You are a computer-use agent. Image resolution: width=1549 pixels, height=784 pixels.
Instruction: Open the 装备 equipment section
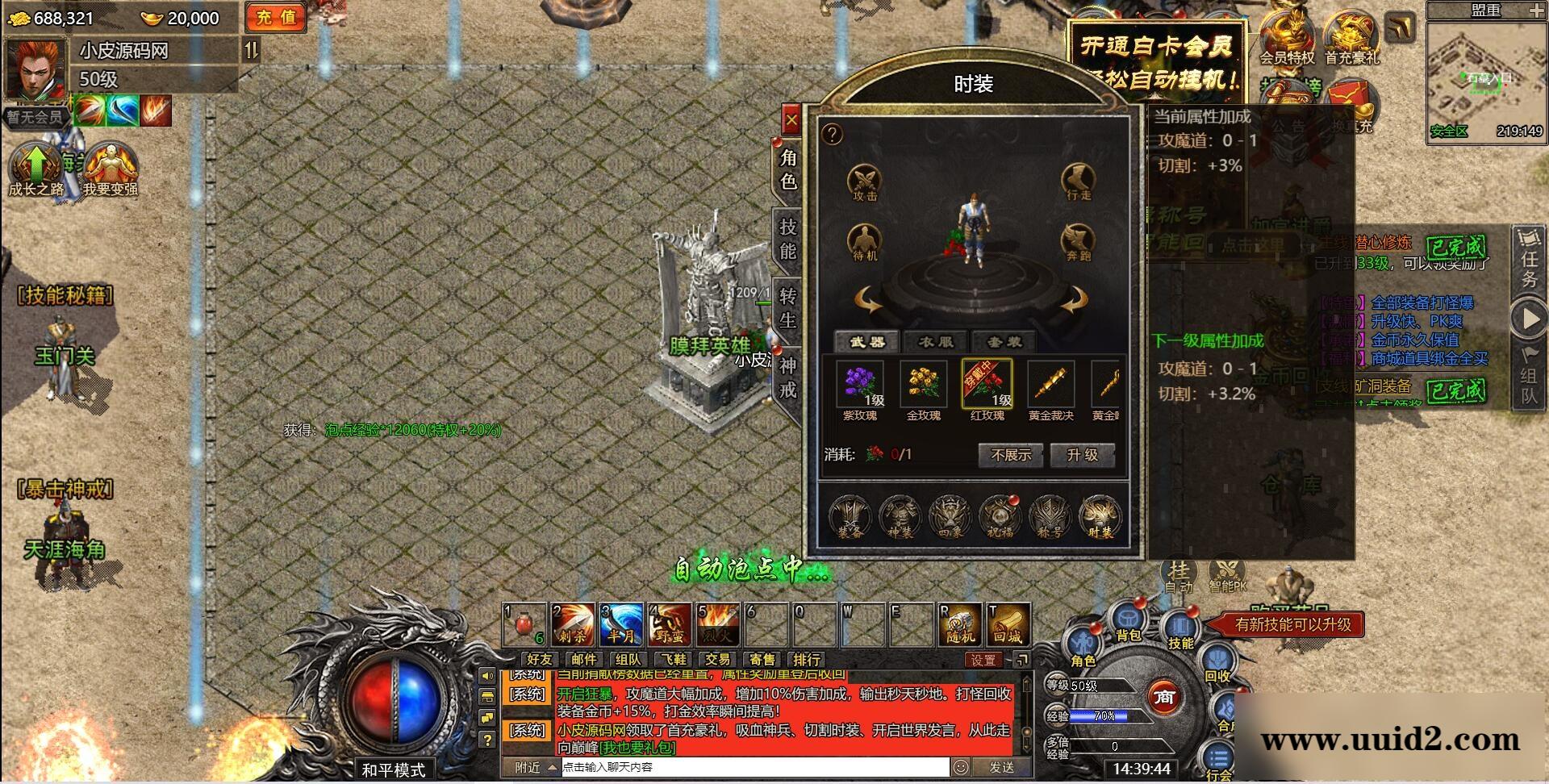click(x=850, y=516)
